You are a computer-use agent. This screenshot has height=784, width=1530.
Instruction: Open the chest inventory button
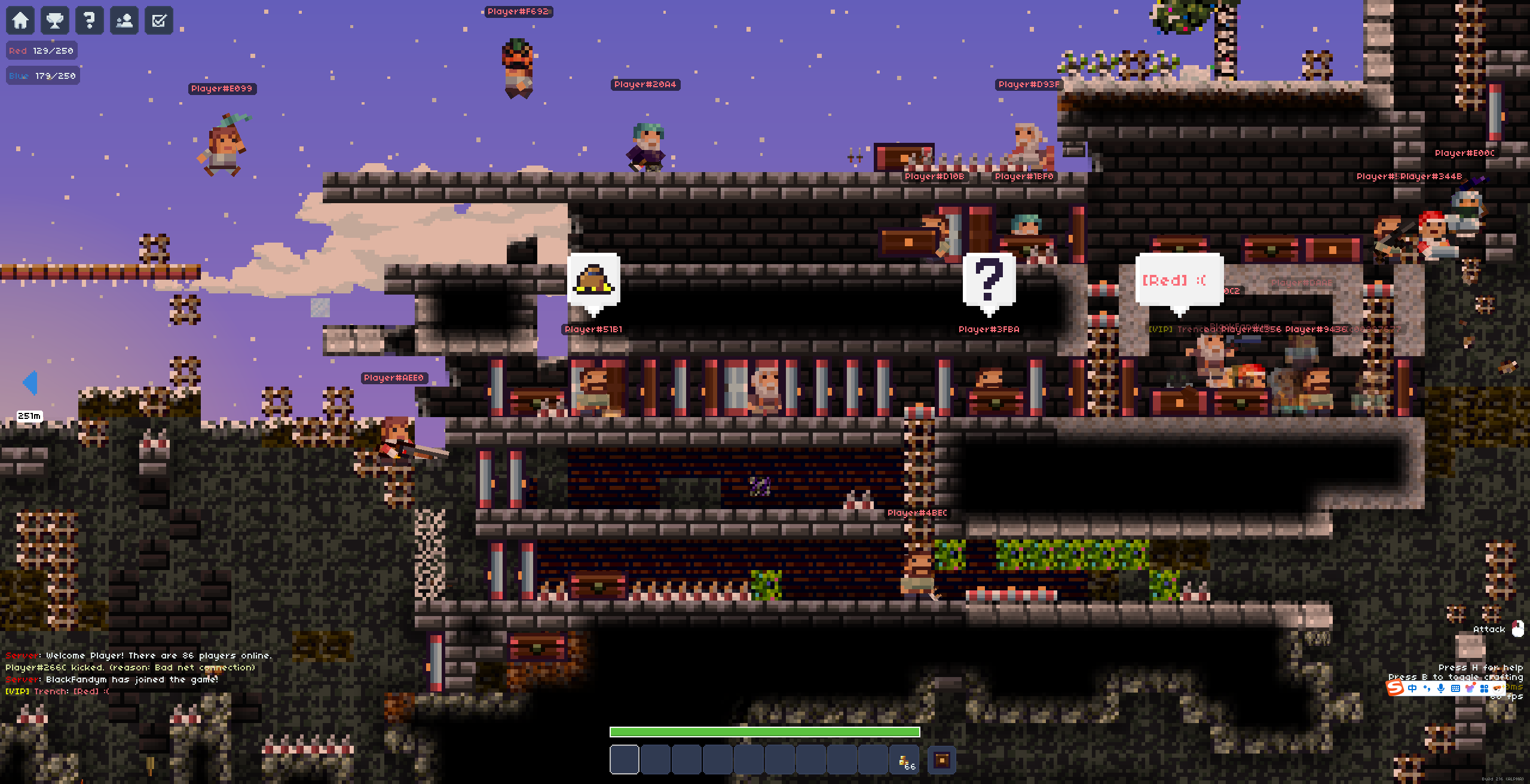(942, 760)
